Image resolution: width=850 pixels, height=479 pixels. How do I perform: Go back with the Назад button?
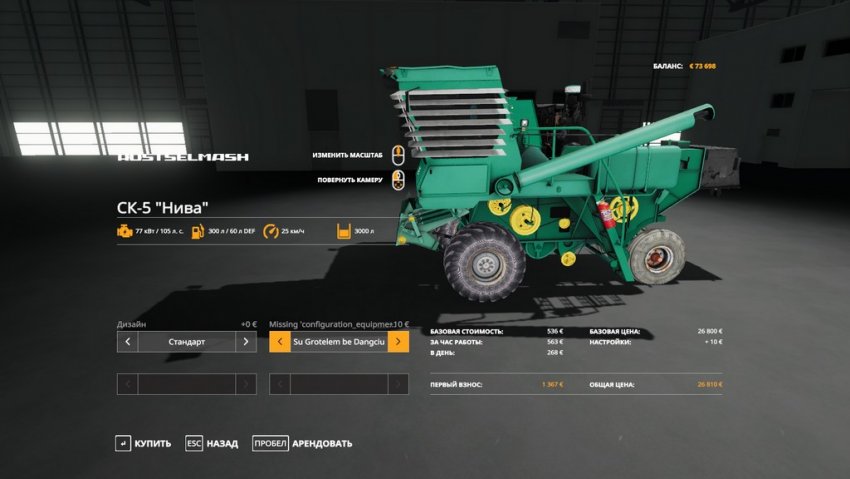(211, 443)
